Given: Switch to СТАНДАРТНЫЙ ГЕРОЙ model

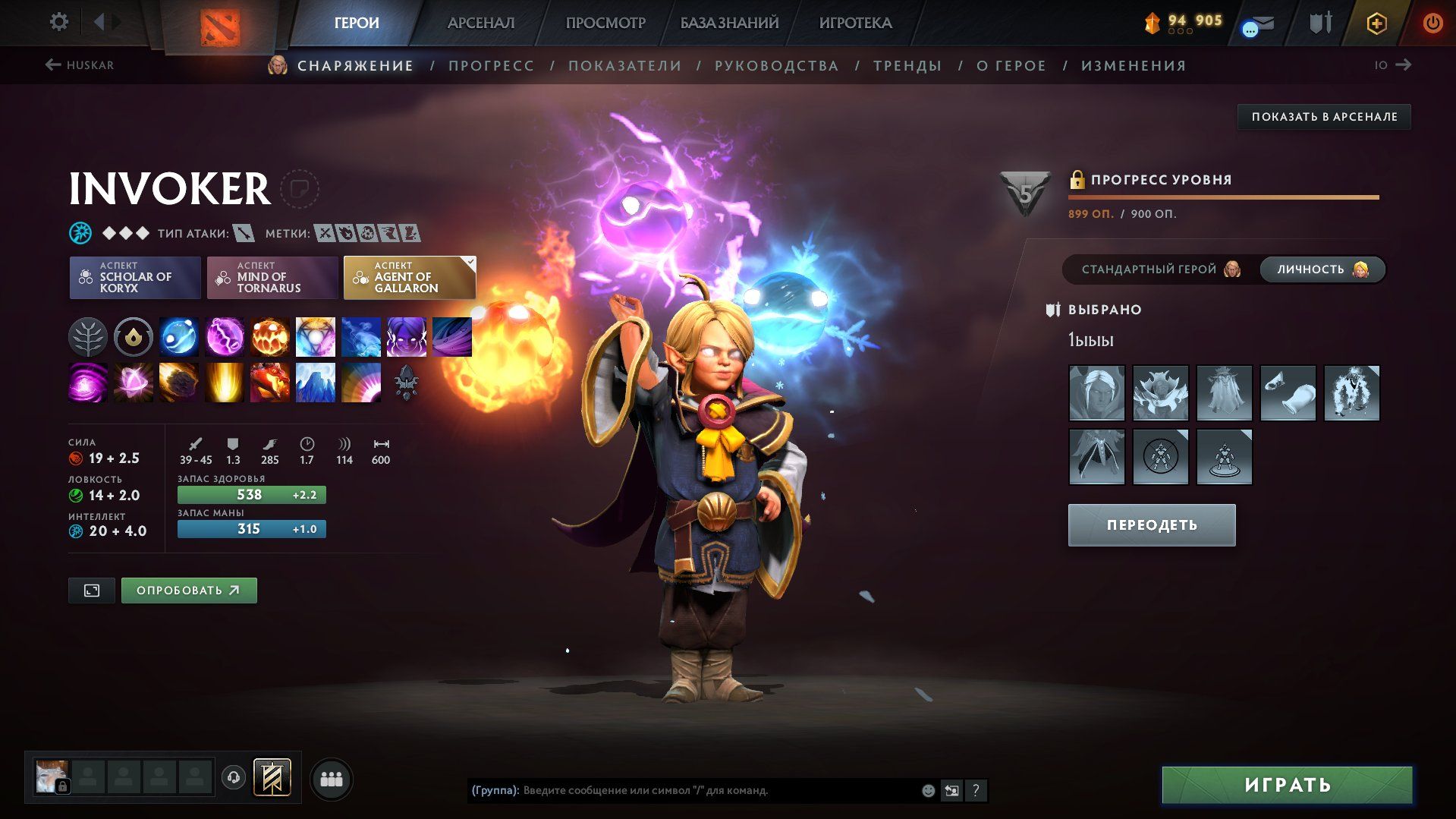Looking at the screenshot, I should click(1160, 269).
